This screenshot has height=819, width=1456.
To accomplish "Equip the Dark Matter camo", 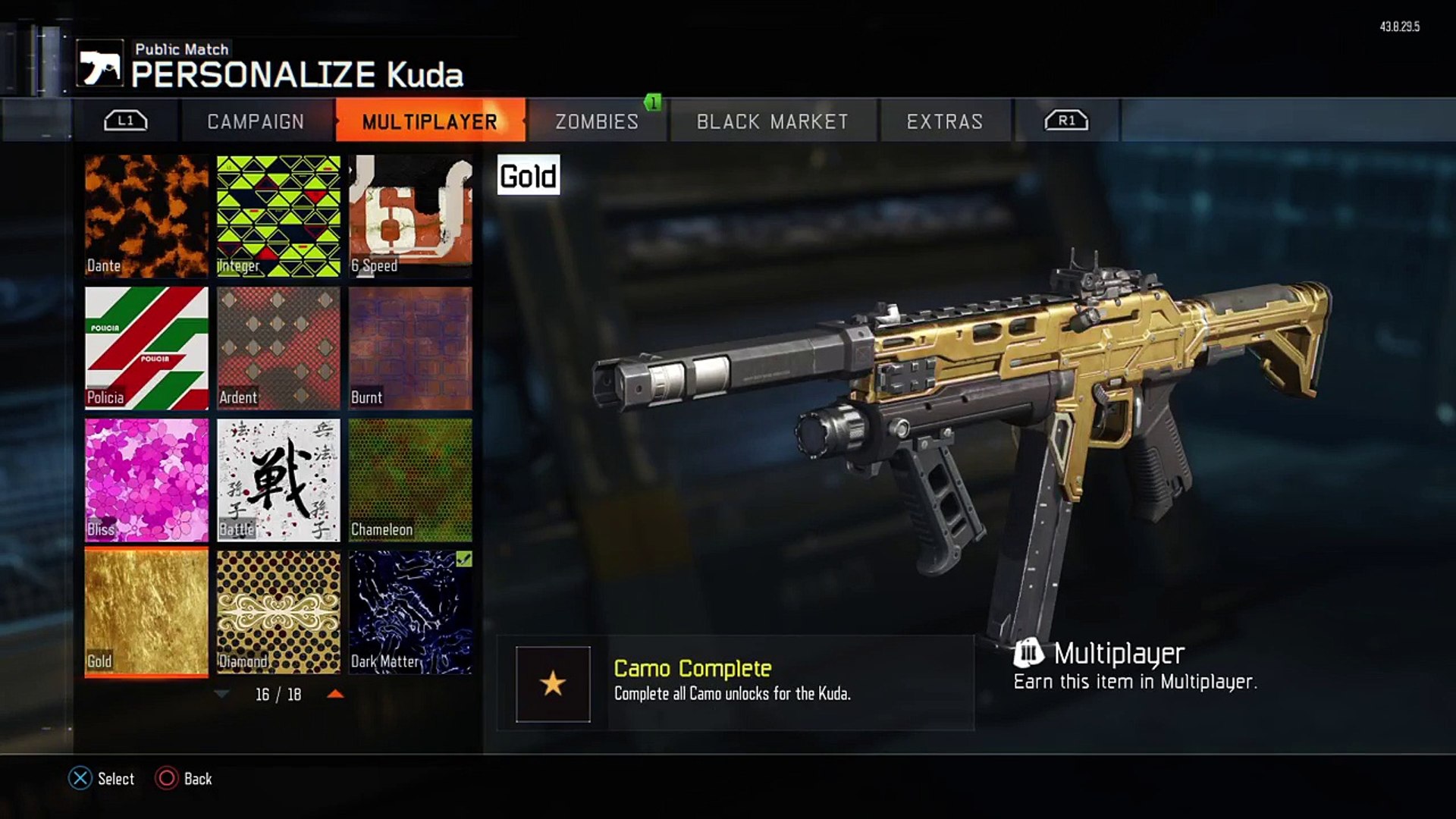I will tap(410, 612).
